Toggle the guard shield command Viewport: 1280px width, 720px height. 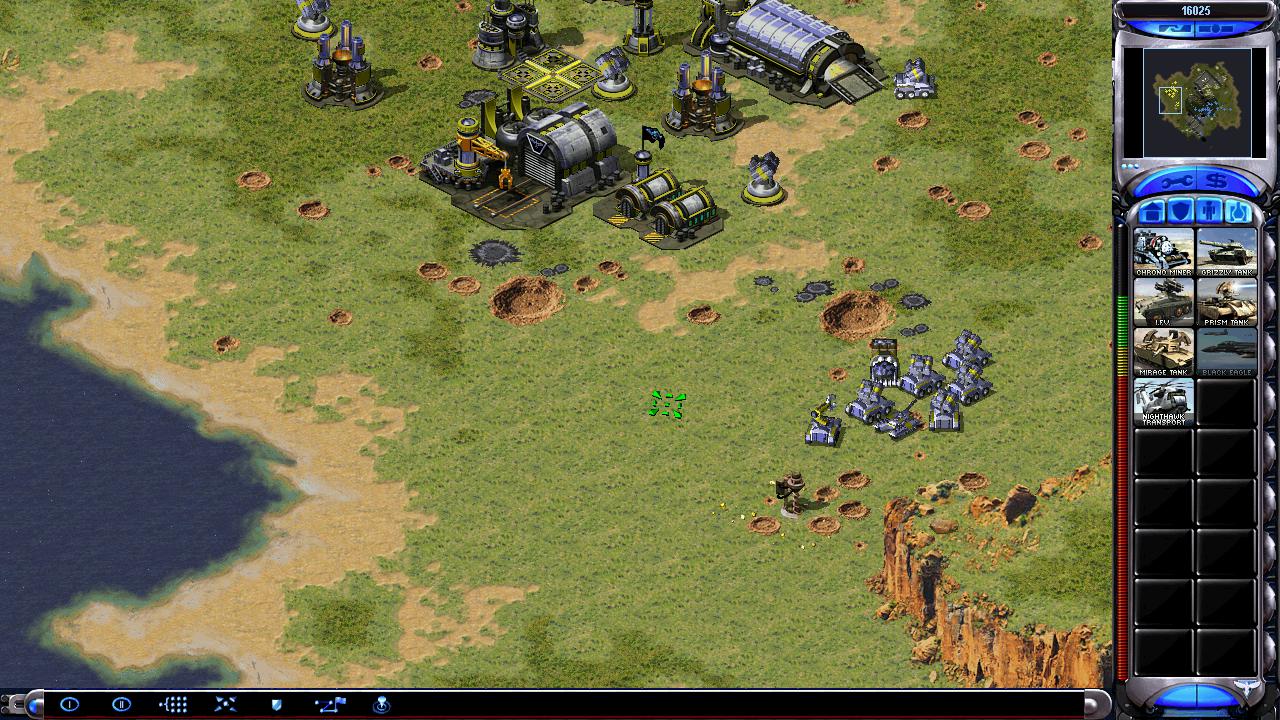pos(277,705)
